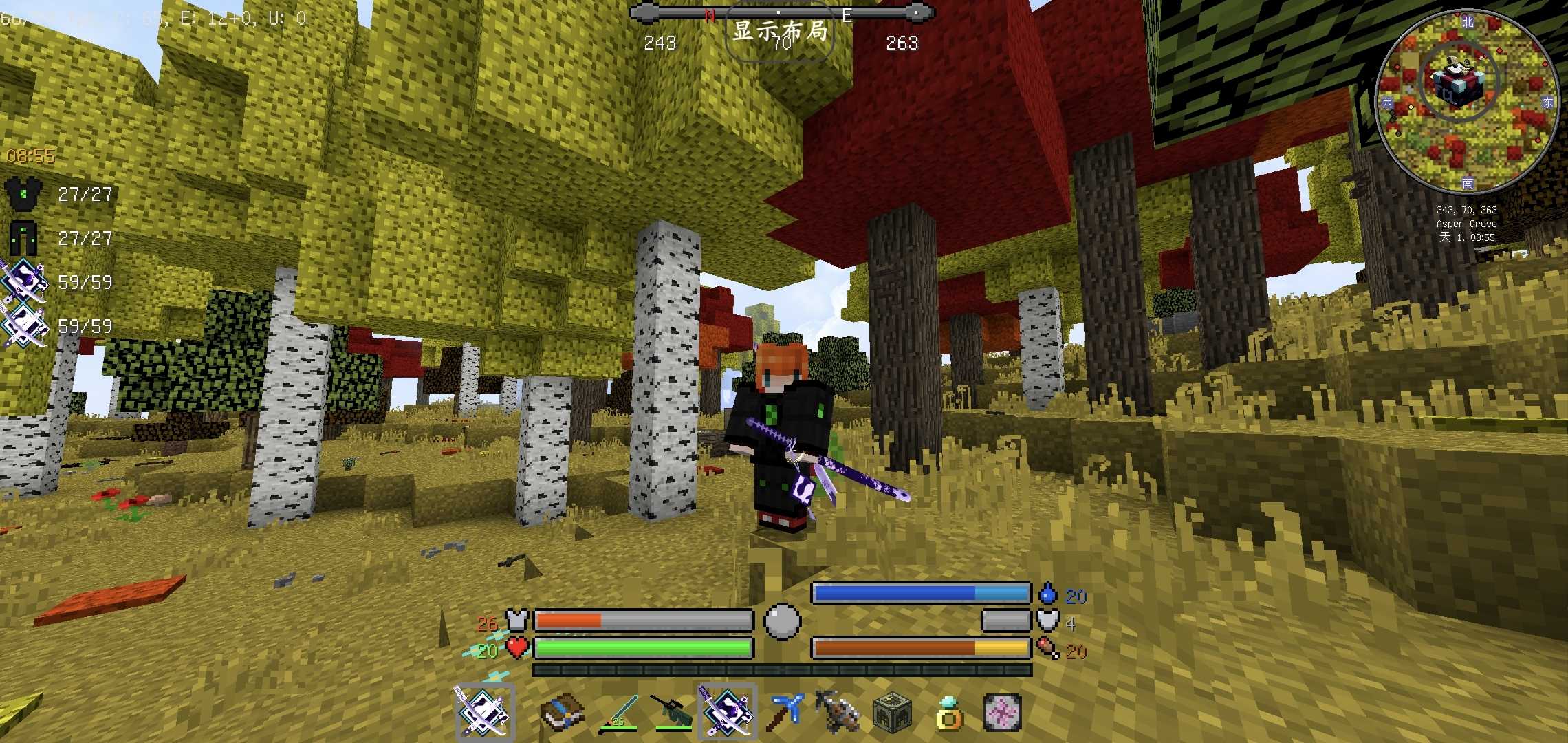This screenshot has width=1568, height=743.
Task: Open the circular minimap
Action: (1466, 100)
